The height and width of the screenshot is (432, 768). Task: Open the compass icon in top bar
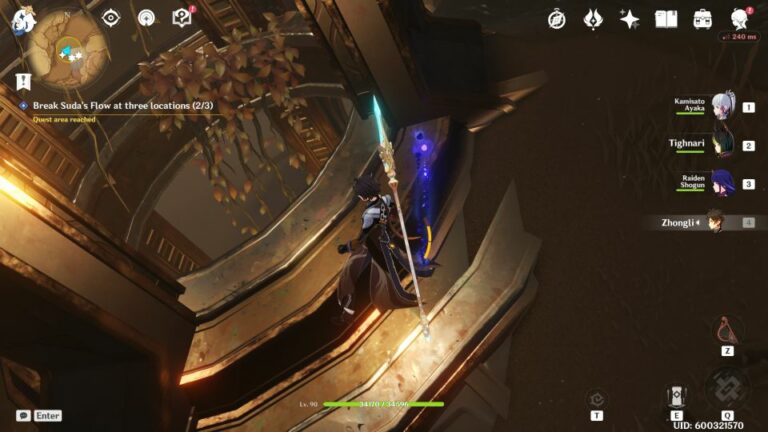point(557,19)
